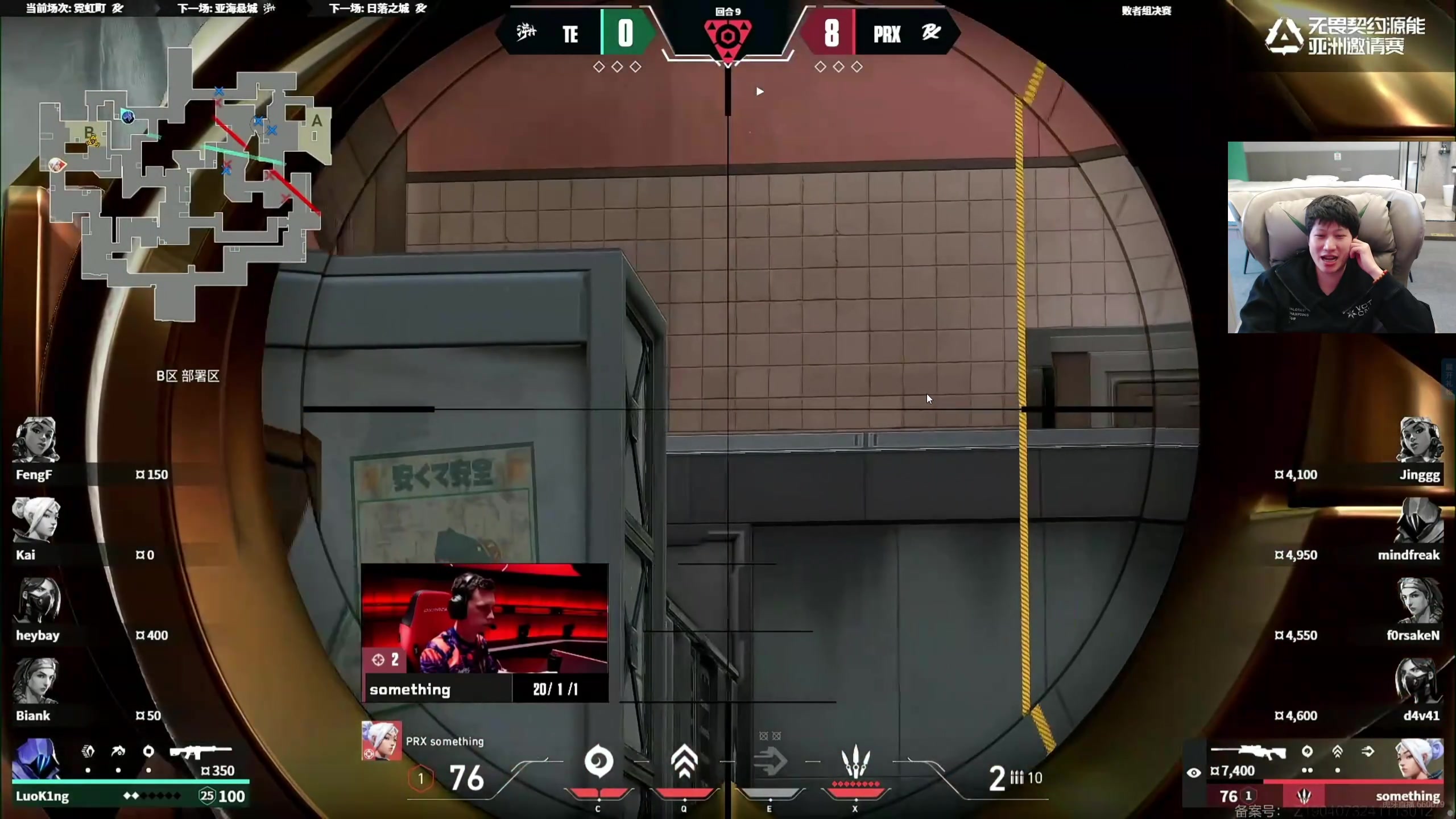Select the Blade Storm ultimate icon

coord(855,762)
